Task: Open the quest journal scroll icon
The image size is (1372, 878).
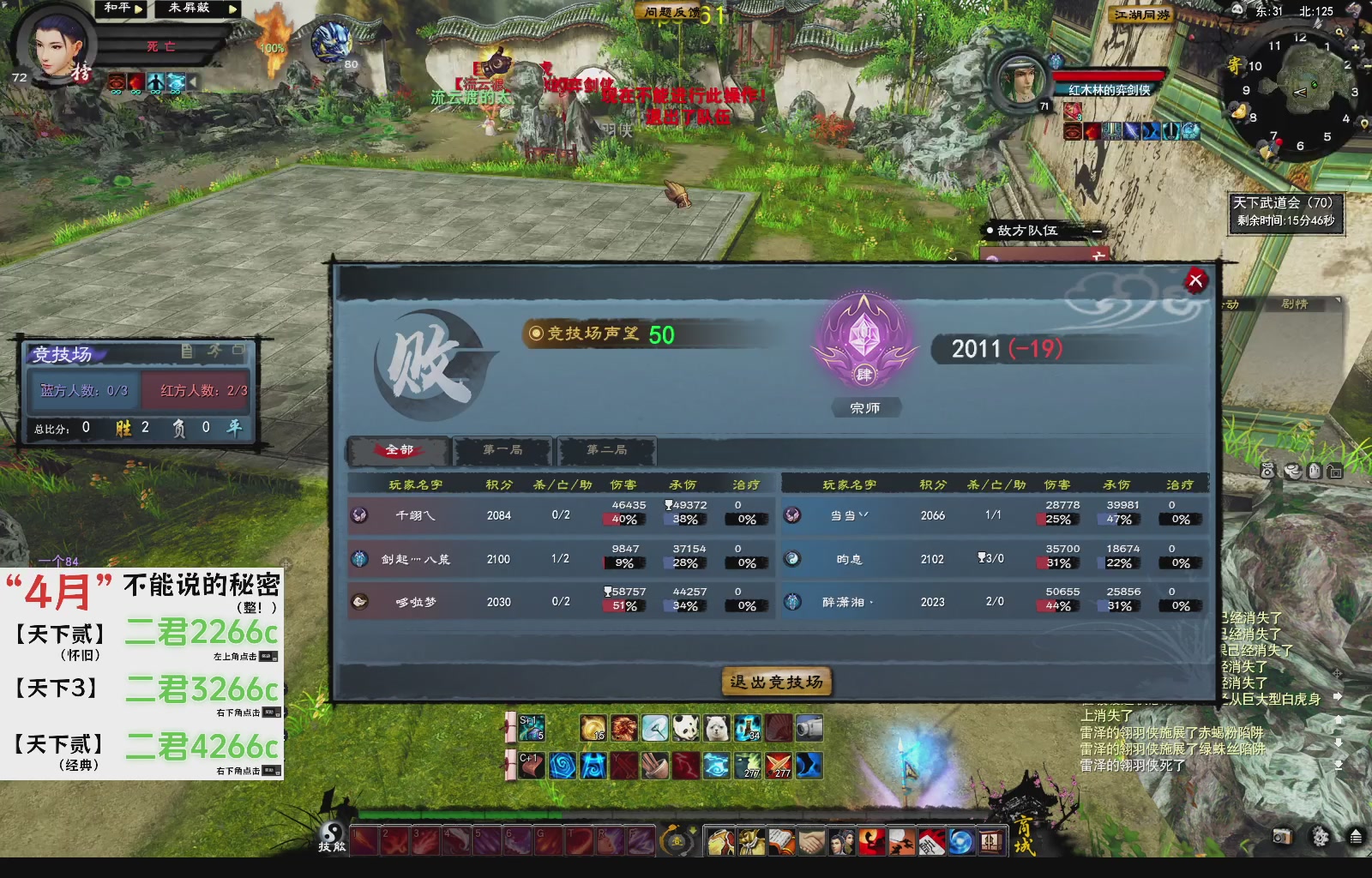Action: pyautogui.click(x=780, y=842)
